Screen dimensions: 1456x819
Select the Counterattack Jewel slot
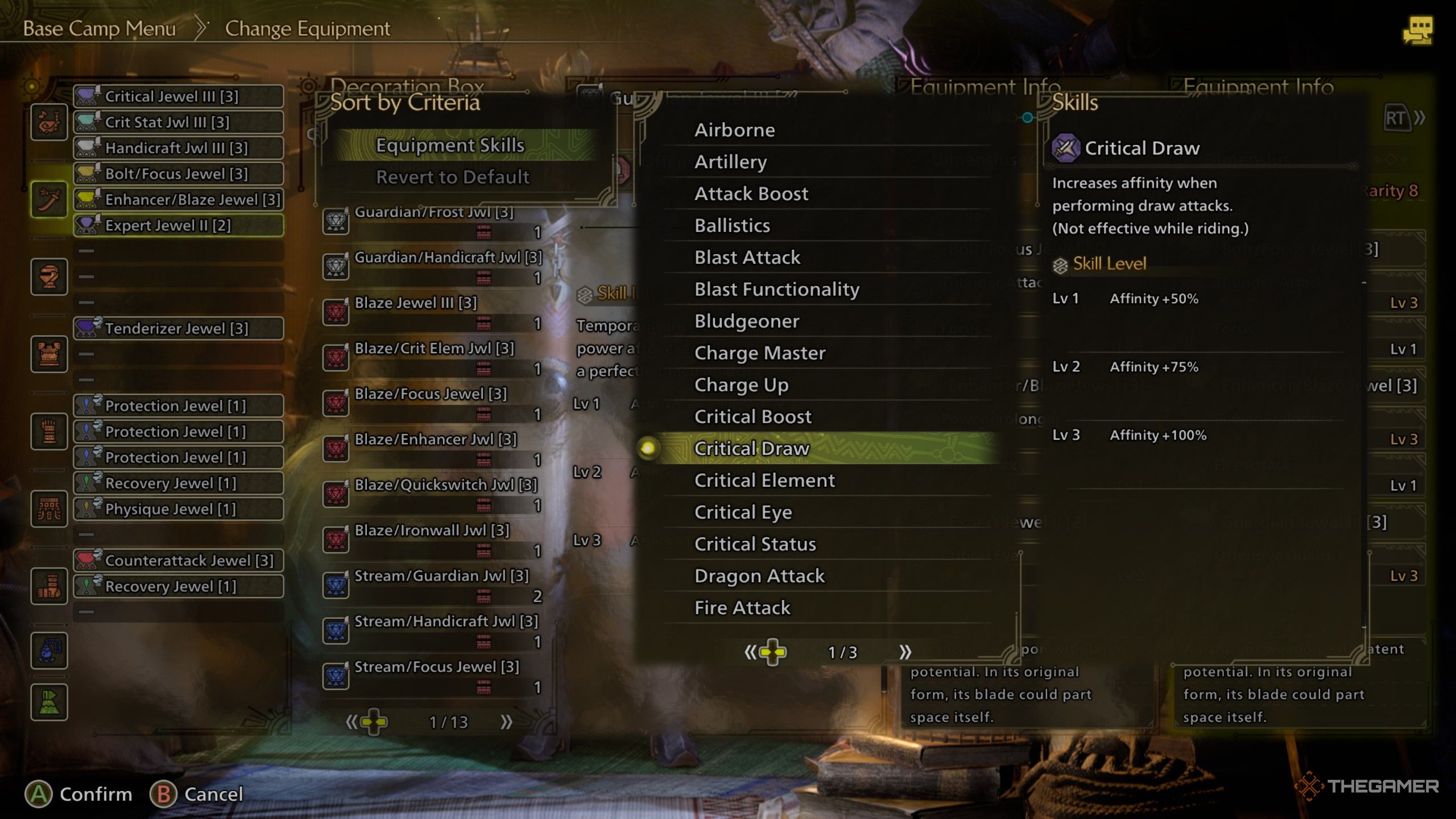[x=178, y=561]
